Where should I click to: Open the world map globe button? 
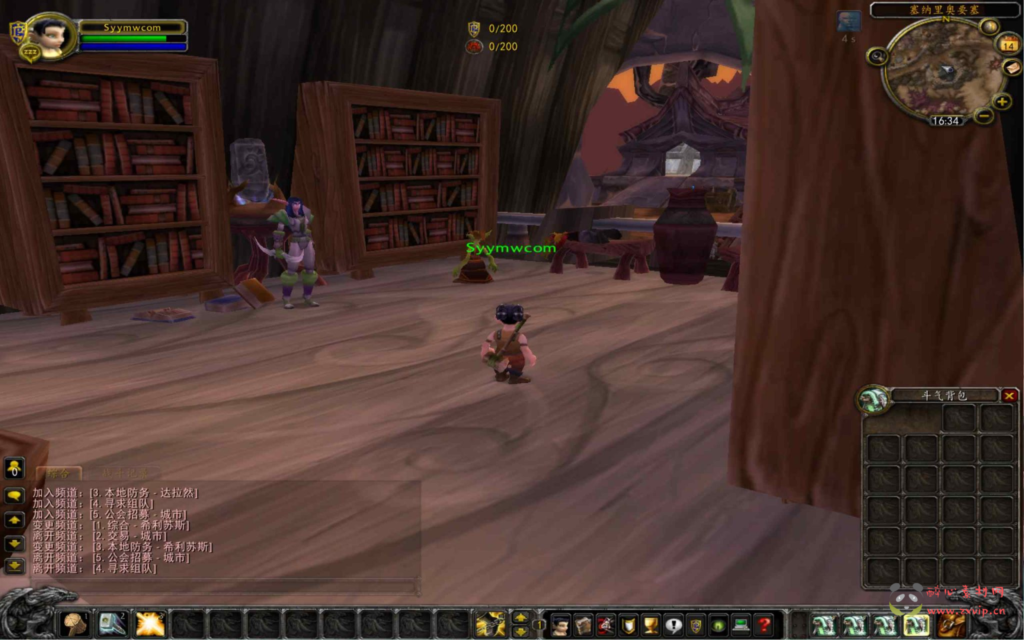[989, 27]
